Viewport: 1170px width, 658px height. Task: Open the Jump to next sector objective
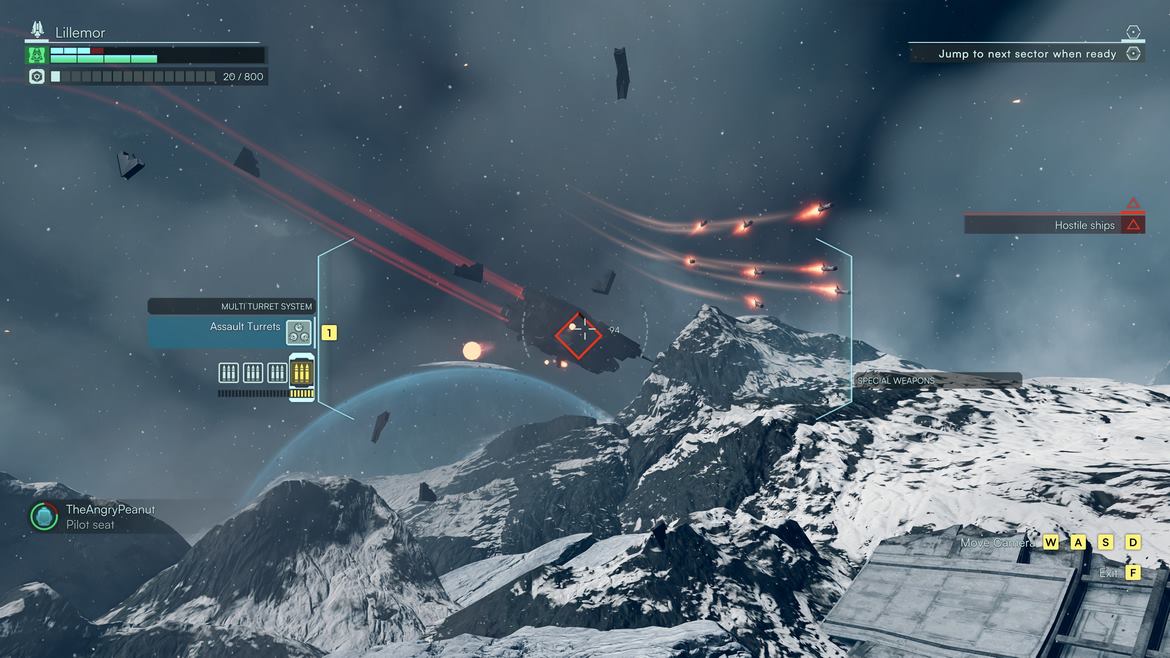(x=1027, y=54)
